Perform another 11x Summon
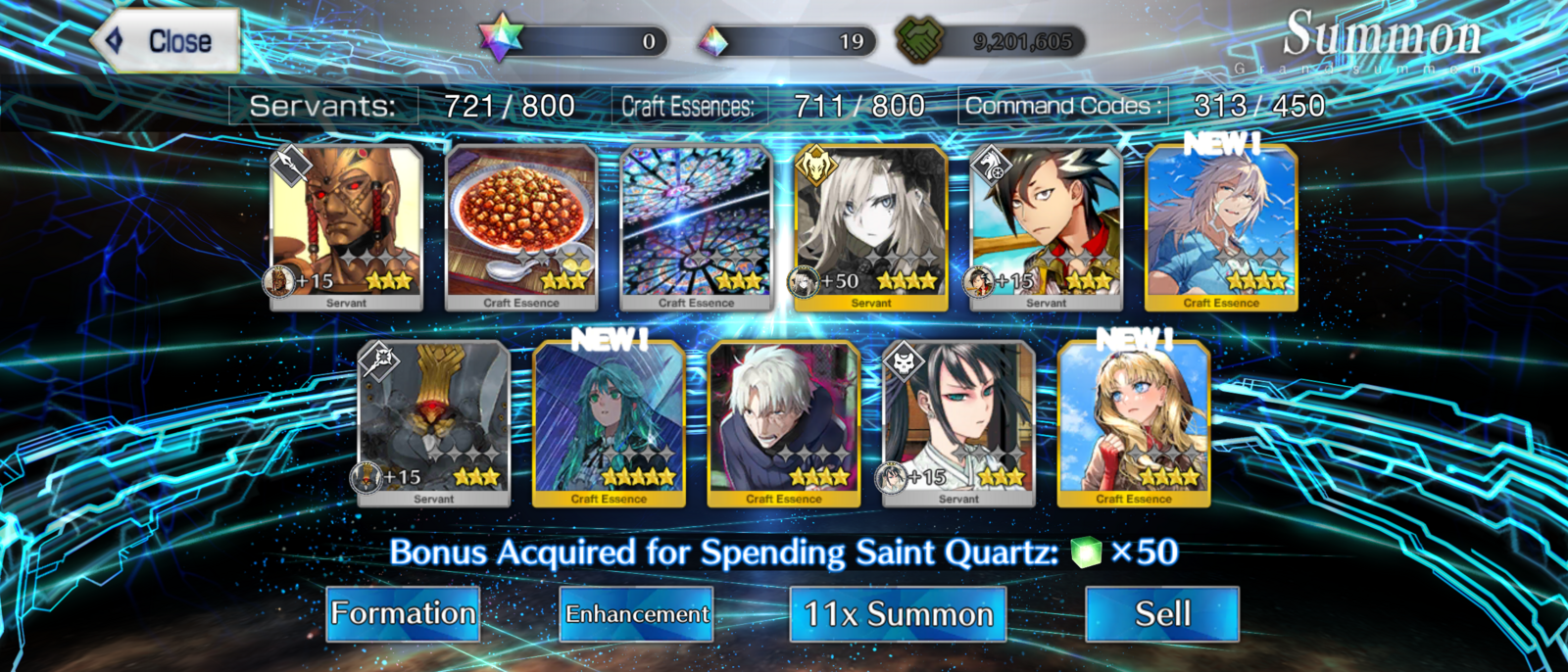The width and height of the screenshot is (1568, 672). click(898, 614)
